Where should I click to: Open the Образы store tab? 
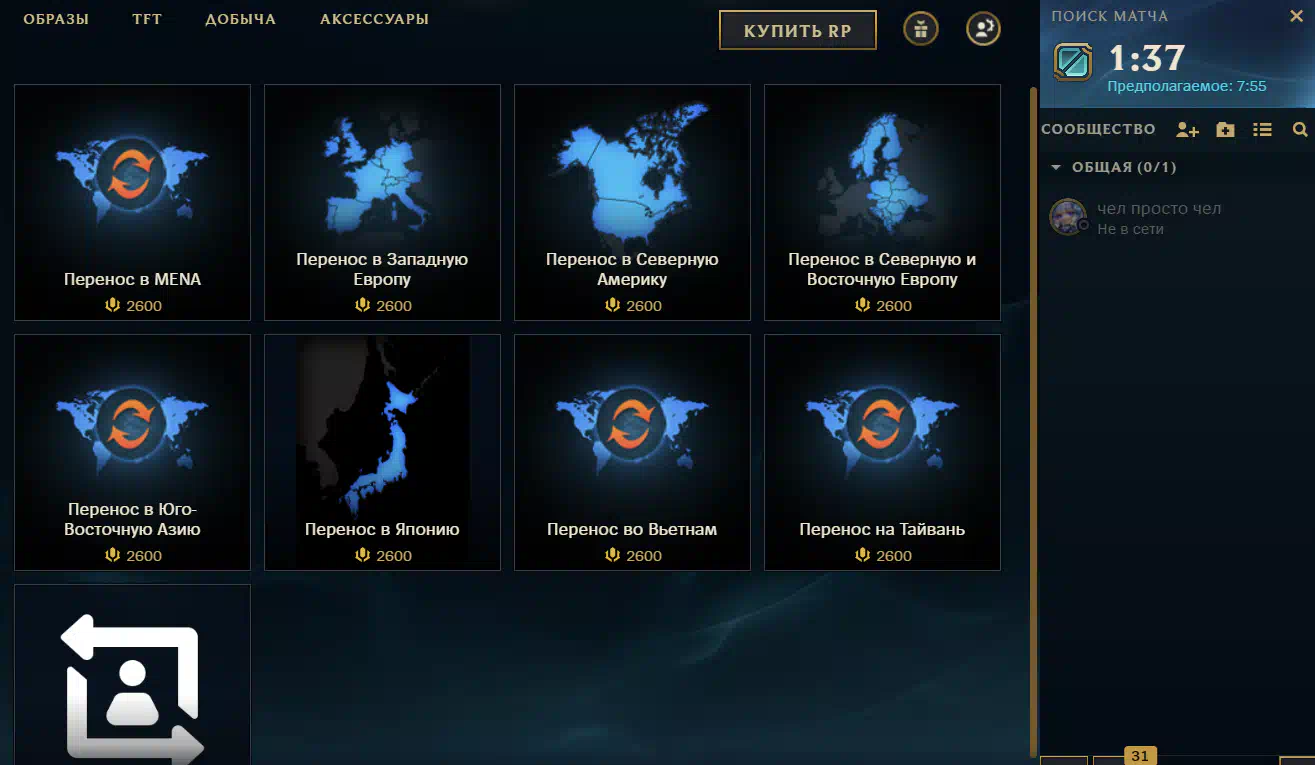[56, 20]
